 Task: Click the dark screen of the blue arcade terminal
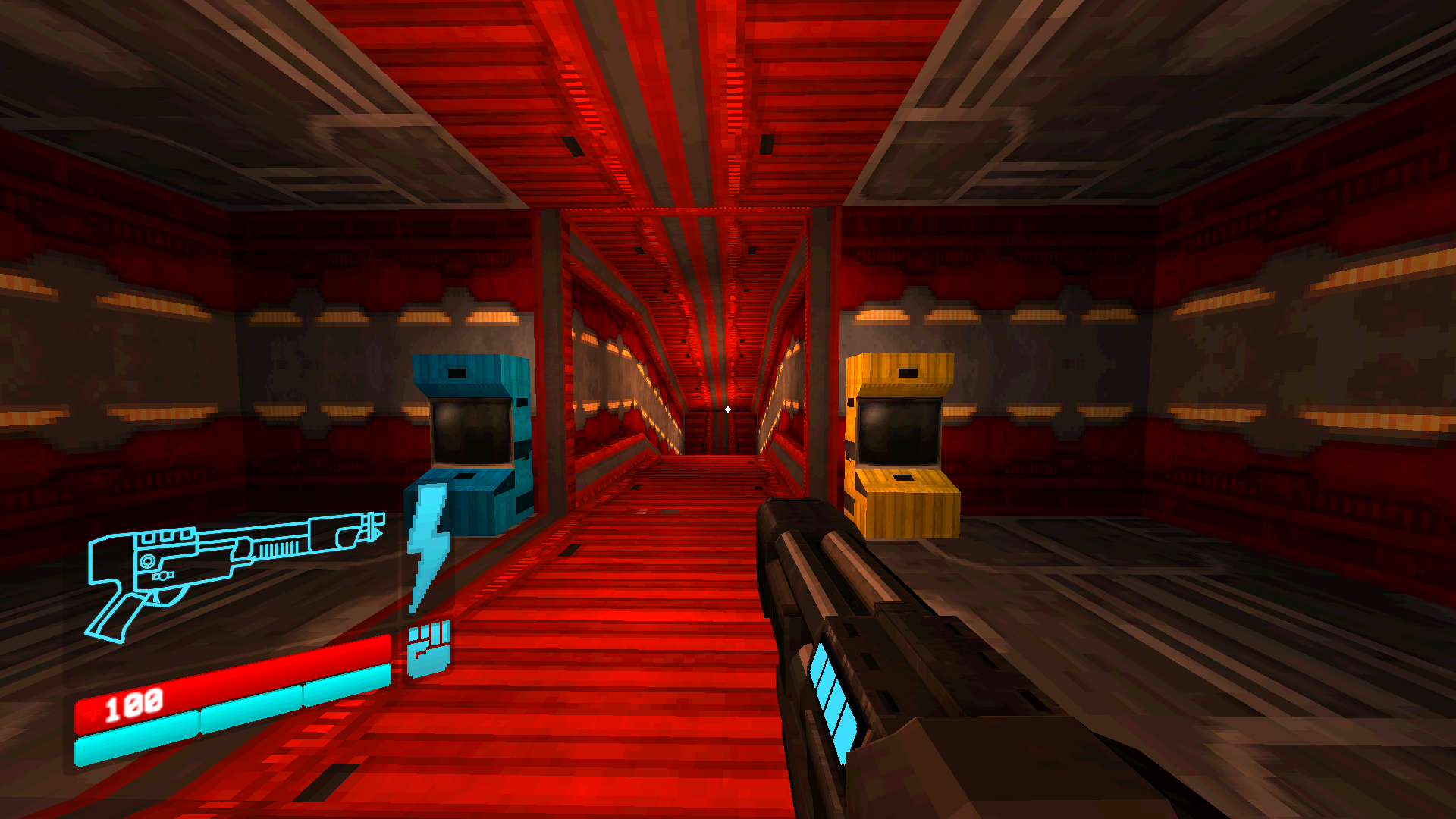point(470,432)
